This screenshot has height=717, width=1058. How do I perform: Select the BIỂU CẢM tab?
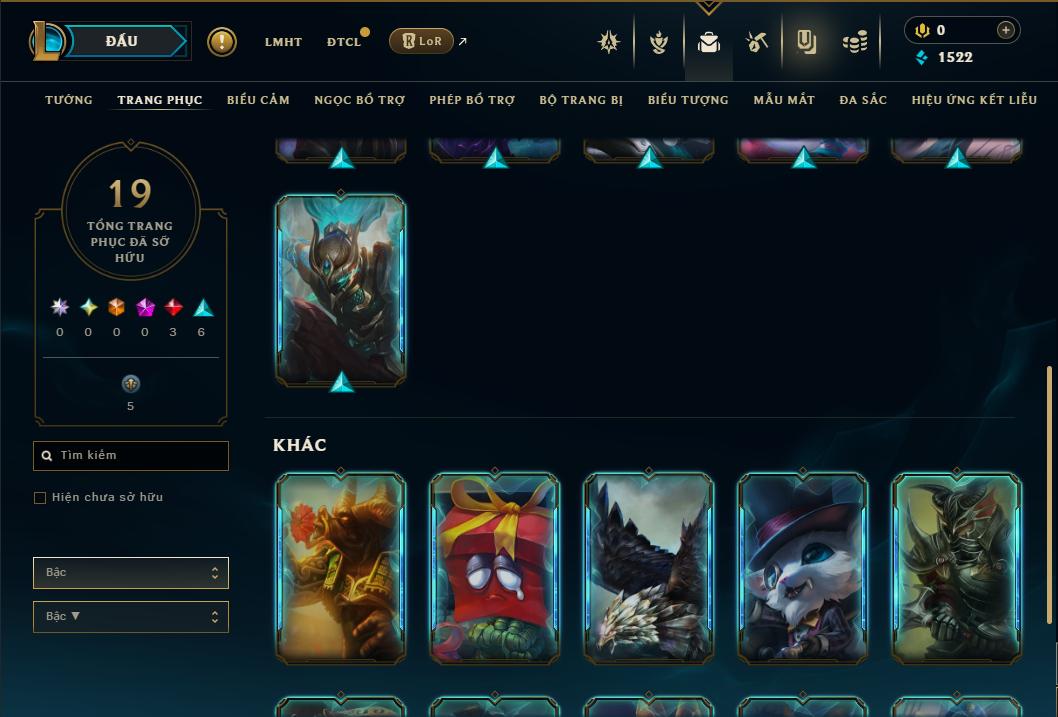[x=258, y=100]
